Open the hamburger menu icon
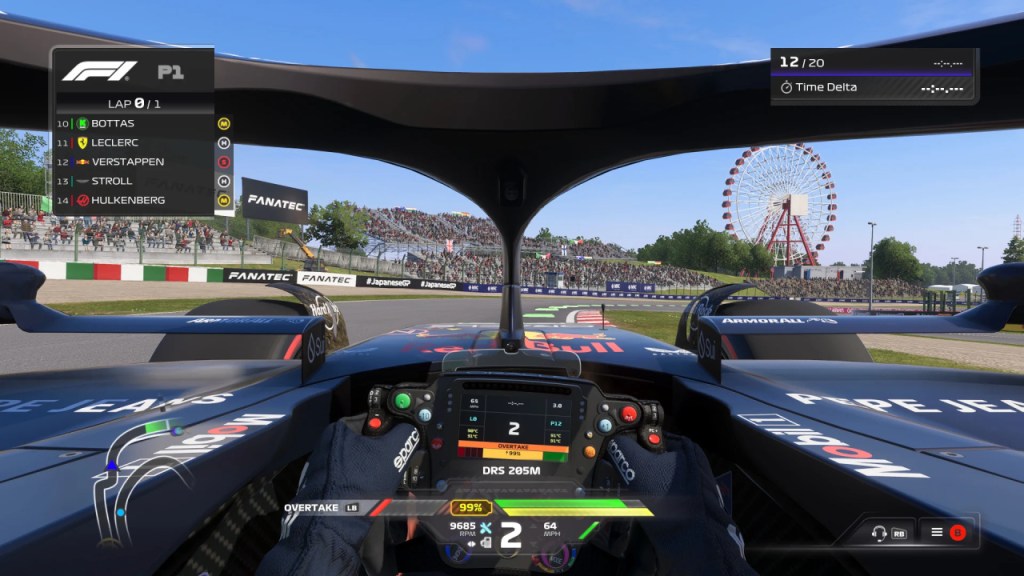Screen dimensions: 1024x576 [937, 532]
